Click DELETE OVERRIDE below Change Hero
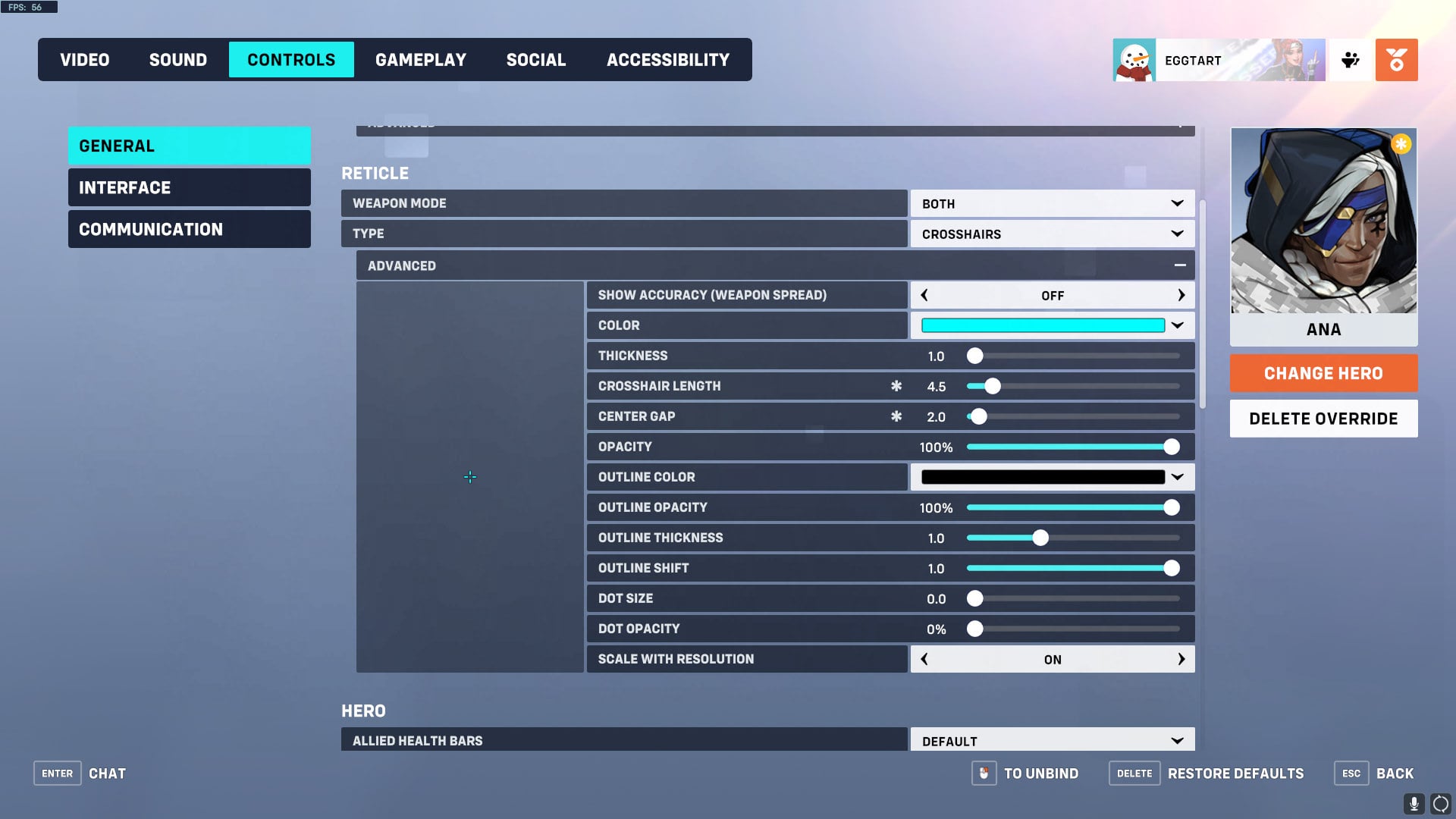The width and height of the screenshot is (1456, 819). click(1323, 418)
